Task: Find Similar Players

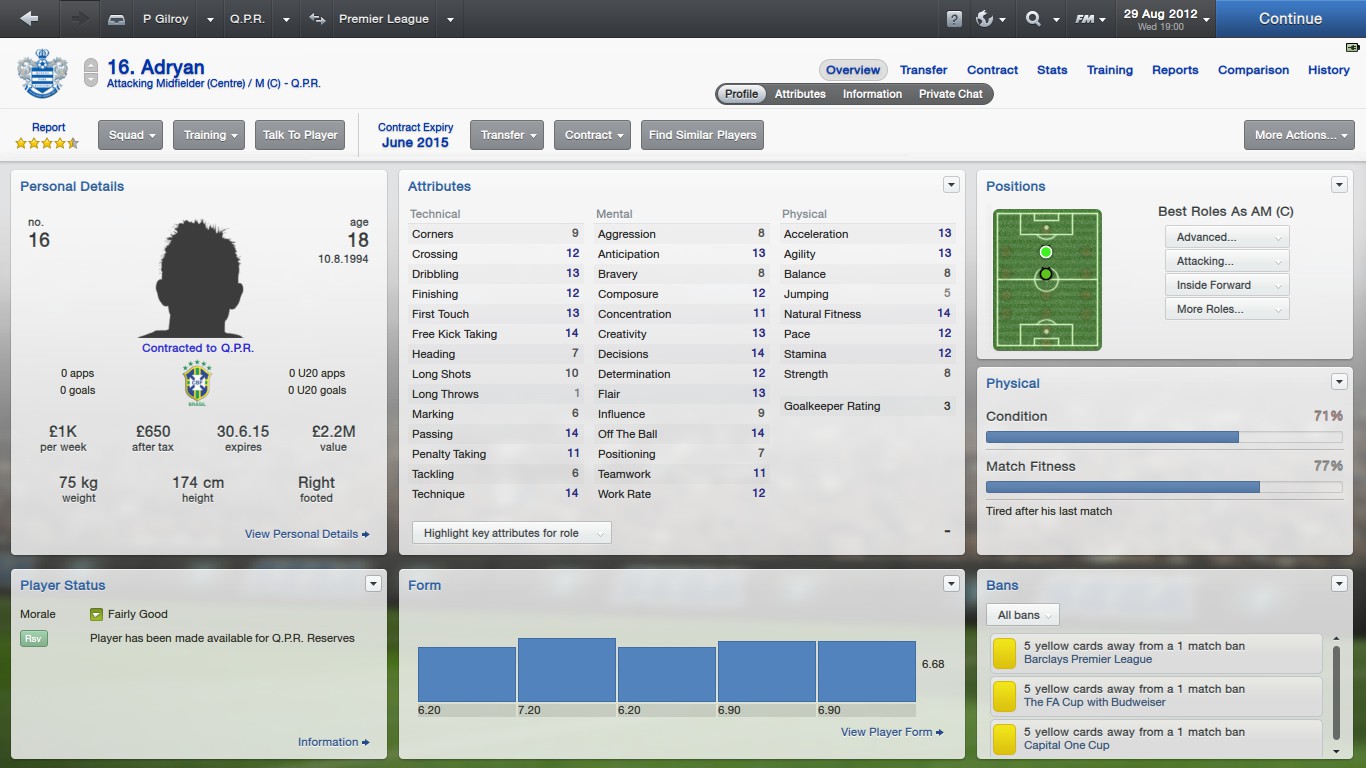Action: 702,135
